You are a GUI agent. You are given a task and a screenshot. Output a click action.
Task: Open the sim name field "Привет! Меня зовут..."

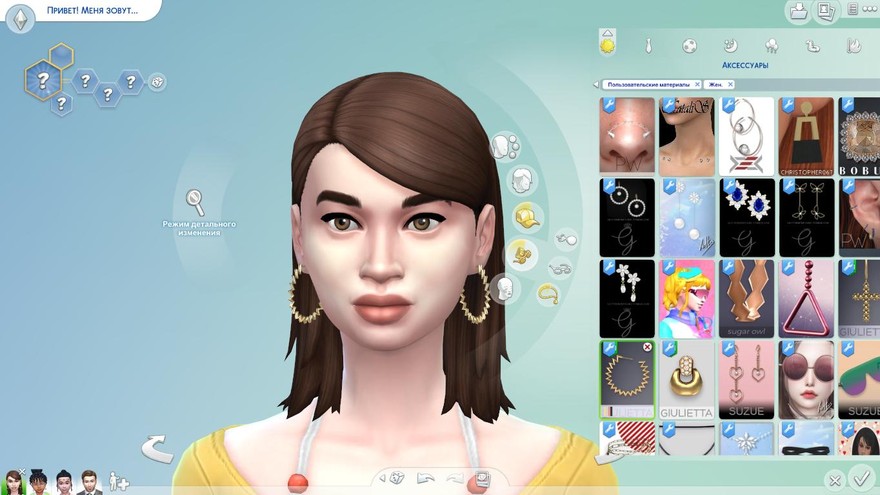[x=92, y=11]
